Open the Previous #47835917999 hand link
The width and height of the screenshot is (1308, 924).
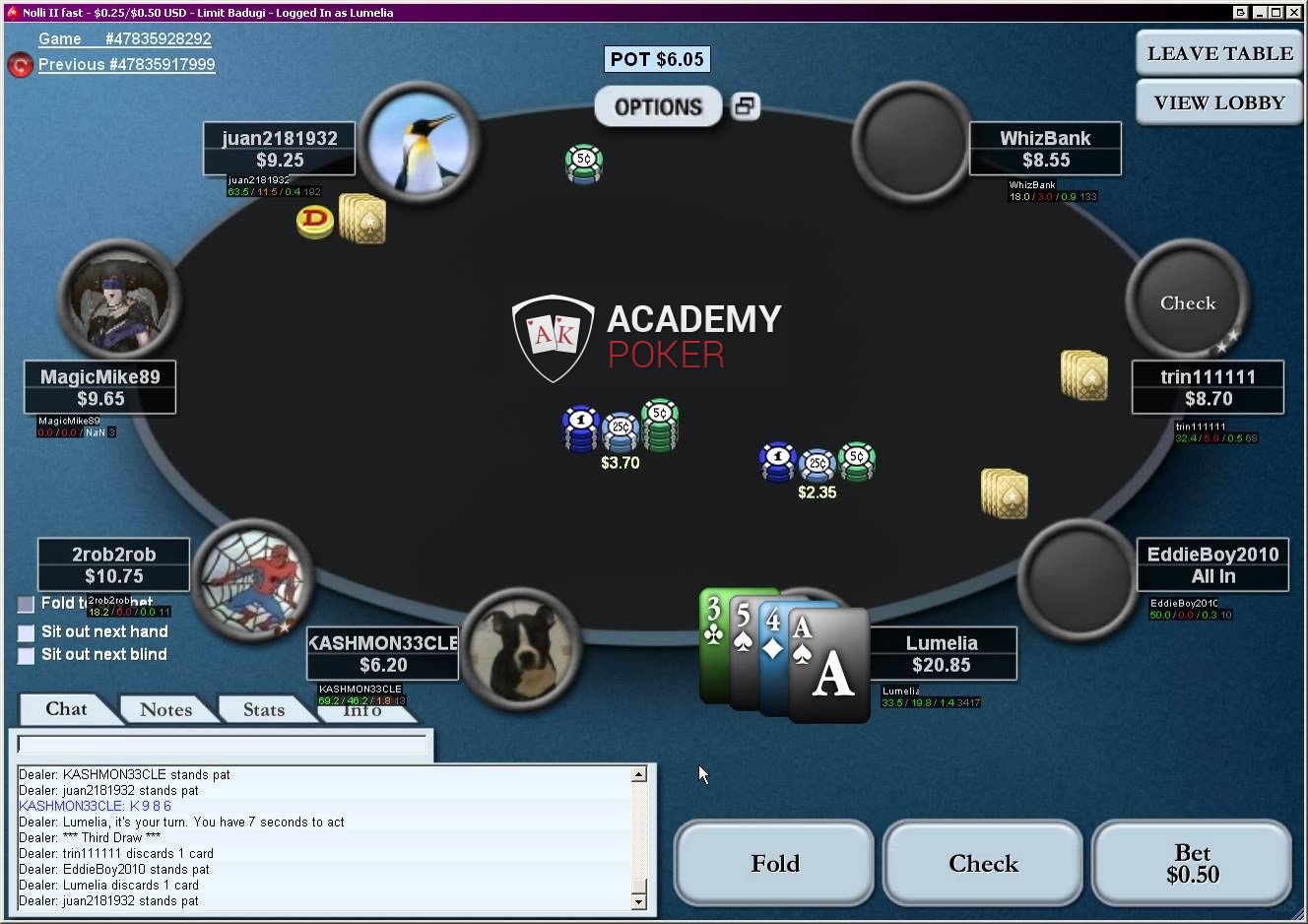[126, 64]
